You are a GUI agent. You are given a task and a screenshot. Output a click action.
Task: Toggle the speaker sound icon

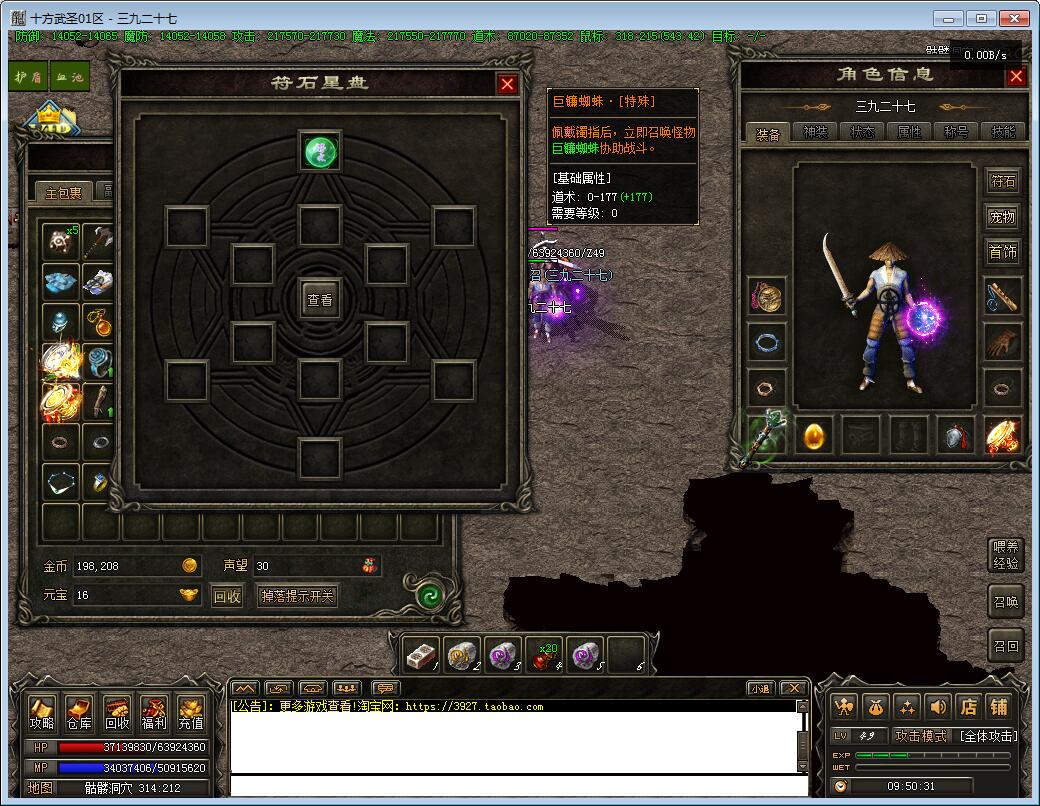(x=937, y=707)
